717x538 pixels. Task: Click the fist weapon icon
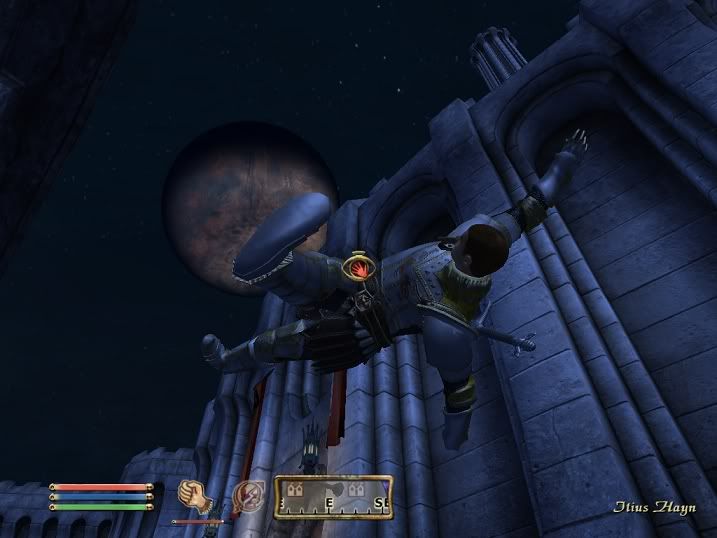[192, 494]
